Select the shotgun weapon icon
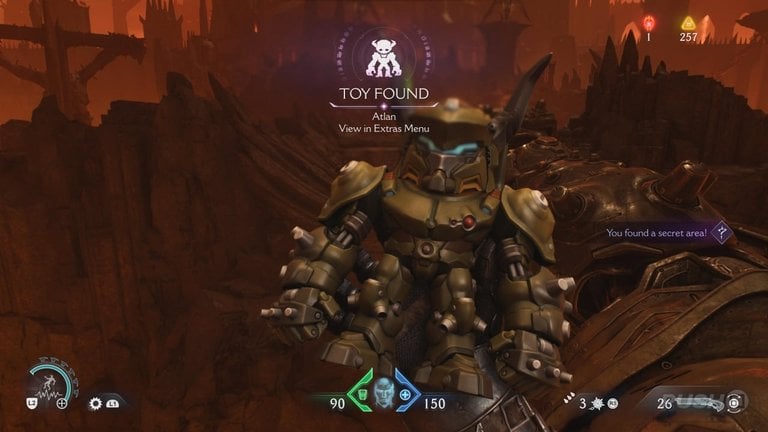This screenshot has width=768, height=432. click(x=705, y=403)
